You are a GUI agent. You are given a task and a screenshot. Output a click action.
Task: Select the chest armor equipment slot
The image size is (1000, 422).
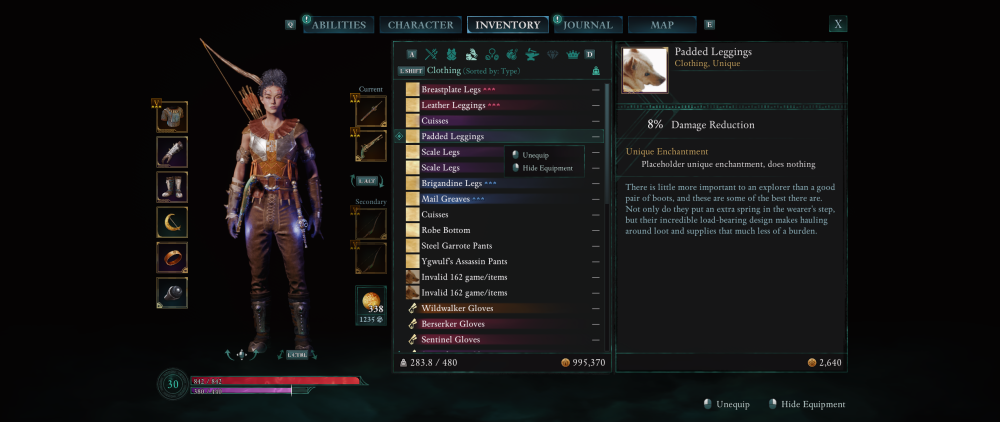(172, 117)
